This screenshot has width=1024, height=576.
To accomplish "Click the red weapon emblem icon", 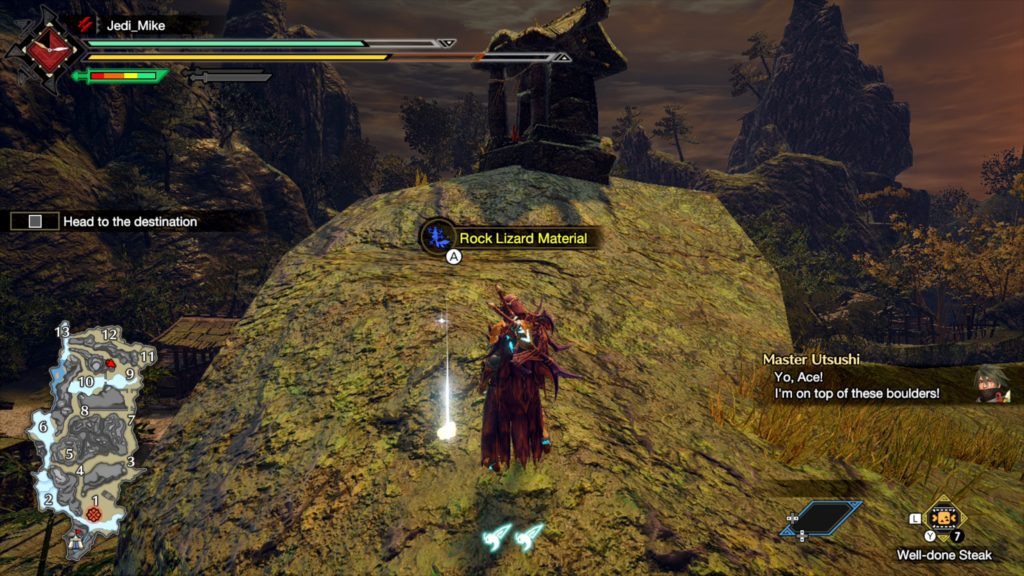I will [x=44, y=49].
